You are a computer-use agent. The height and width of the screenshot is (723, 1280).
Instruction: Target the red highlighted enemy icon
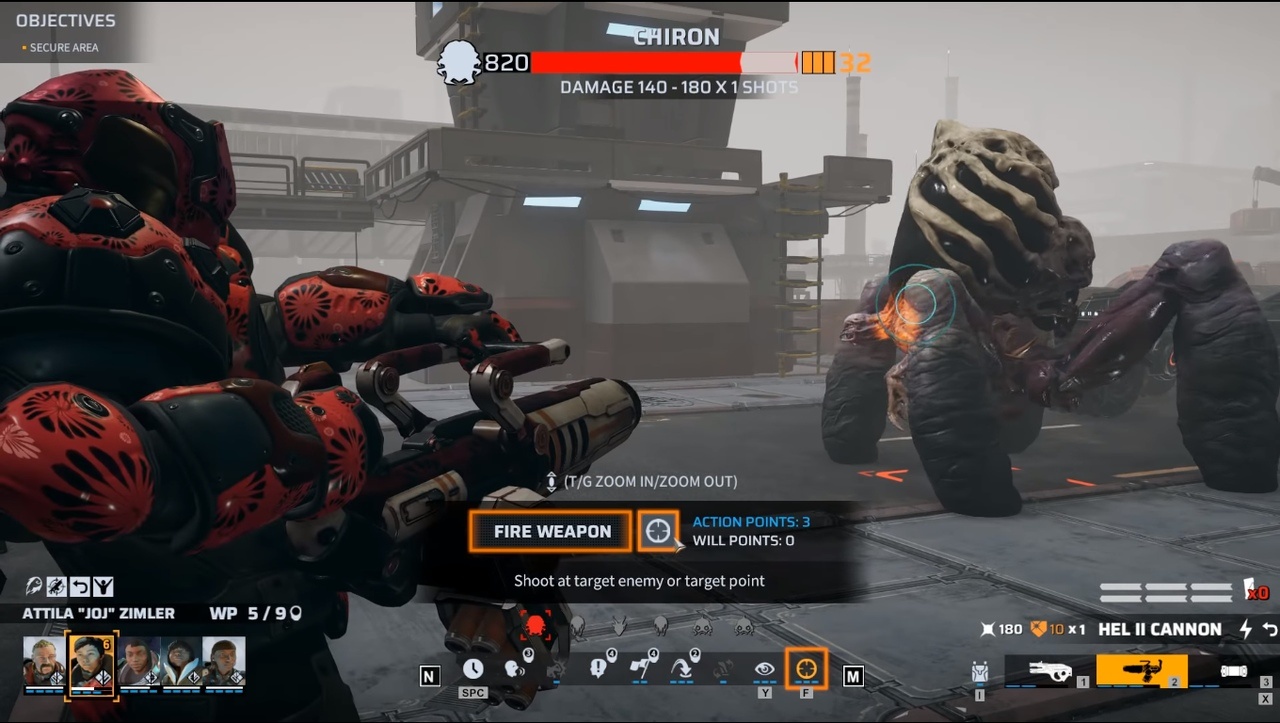coord(535,626)
